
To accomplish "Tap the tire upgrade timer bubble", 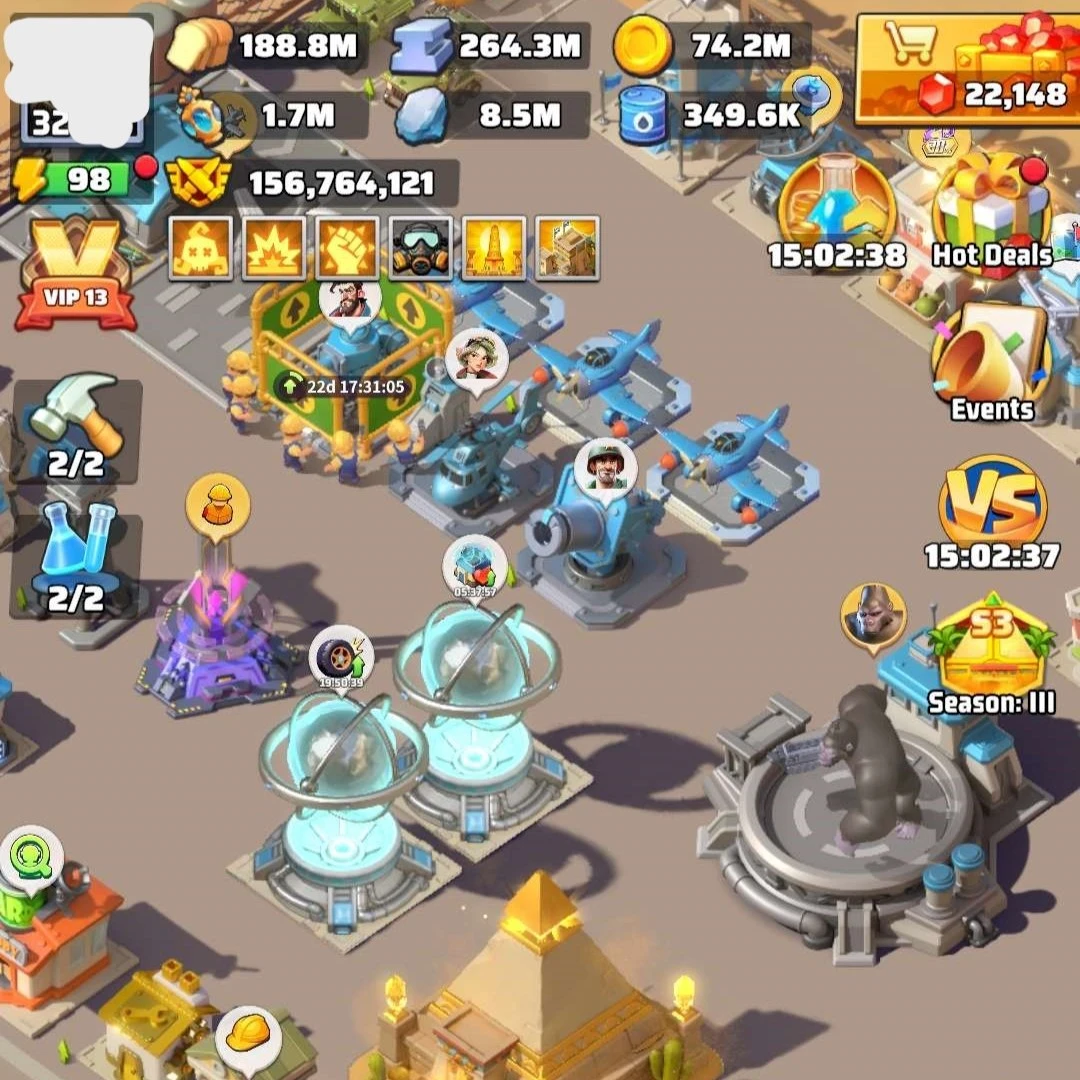I will tap(340, 659).
